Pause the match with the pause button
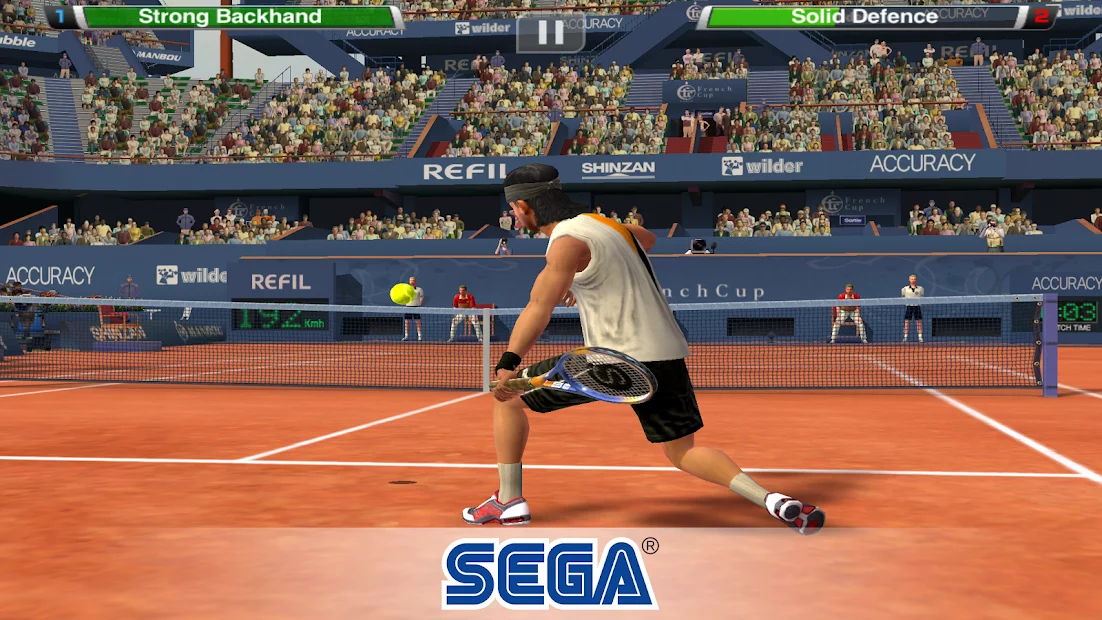1102x620 pixels. pos(550,33)
